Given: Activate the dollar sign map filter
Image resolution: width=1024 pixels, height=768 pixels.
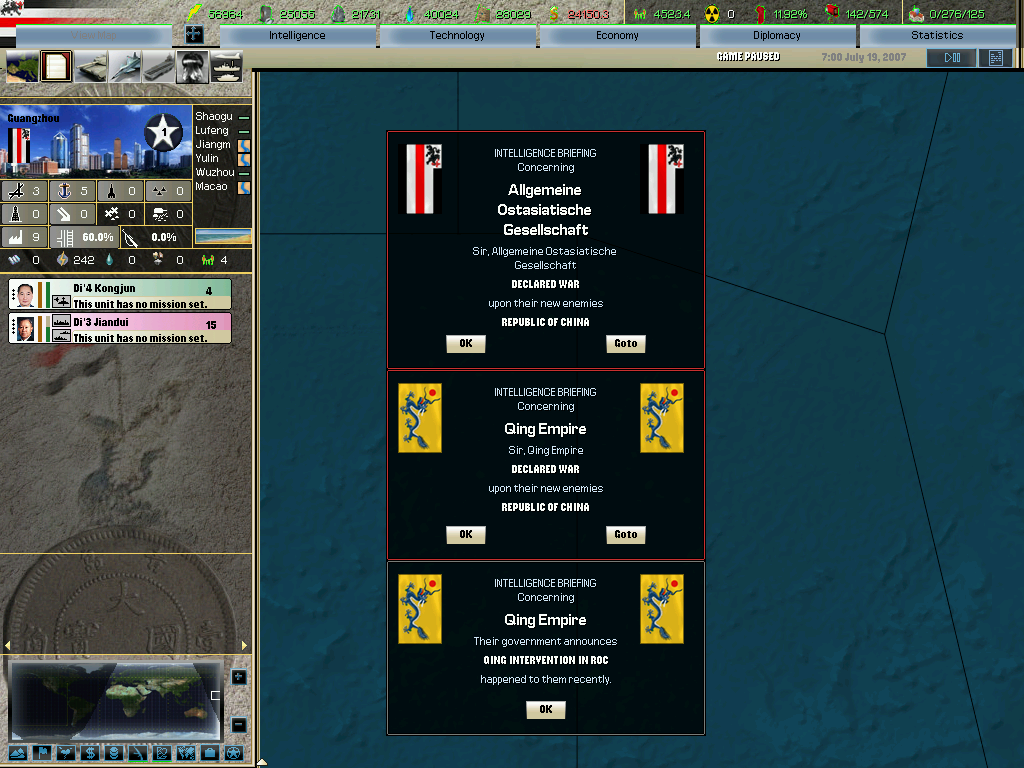Looking at the screenshot, I should [90, 753].
